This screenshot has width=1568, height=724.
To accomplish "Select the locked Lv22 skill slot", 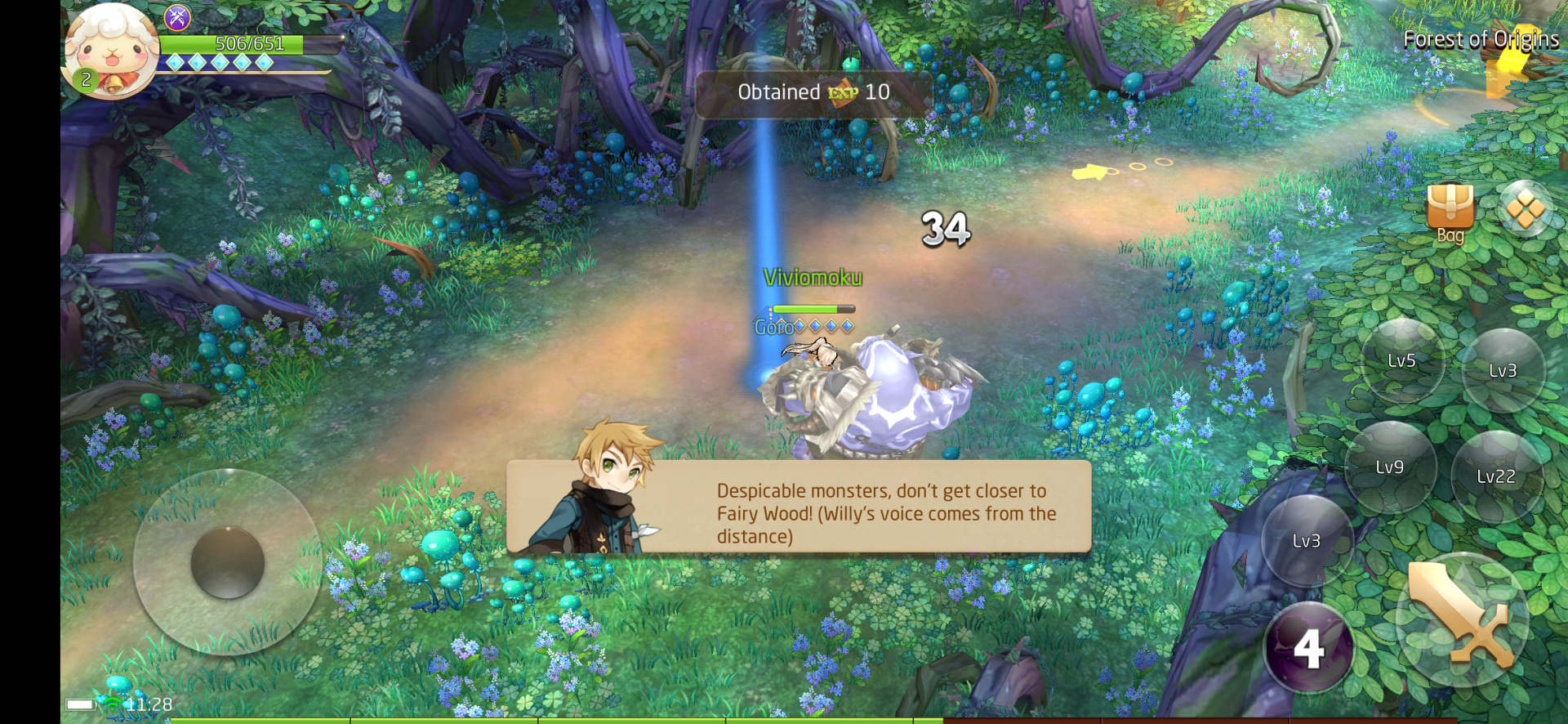I will (1496, 476).
